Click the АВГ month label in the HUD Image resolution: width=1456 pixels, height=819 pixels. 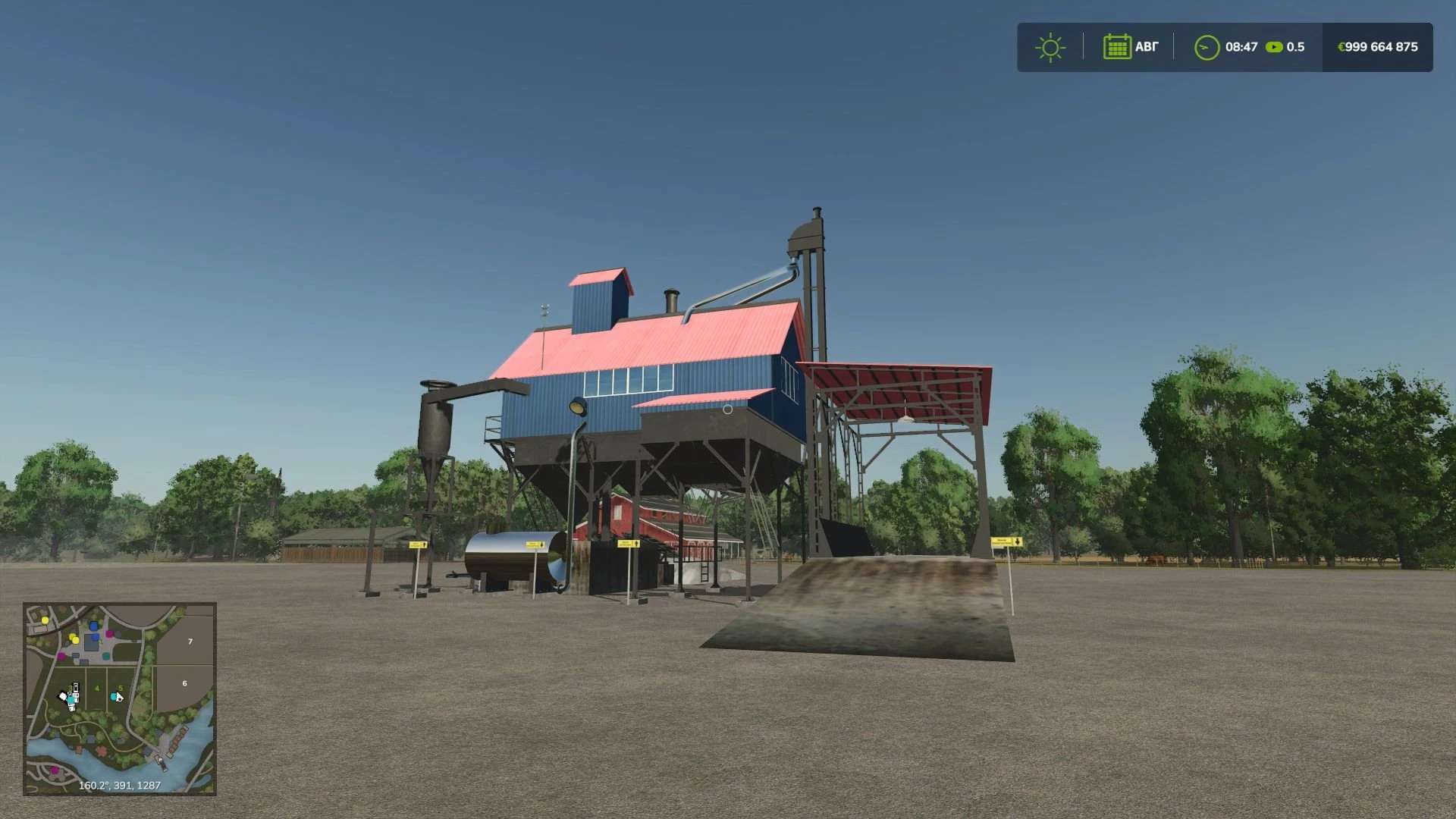coord(1145,47)
